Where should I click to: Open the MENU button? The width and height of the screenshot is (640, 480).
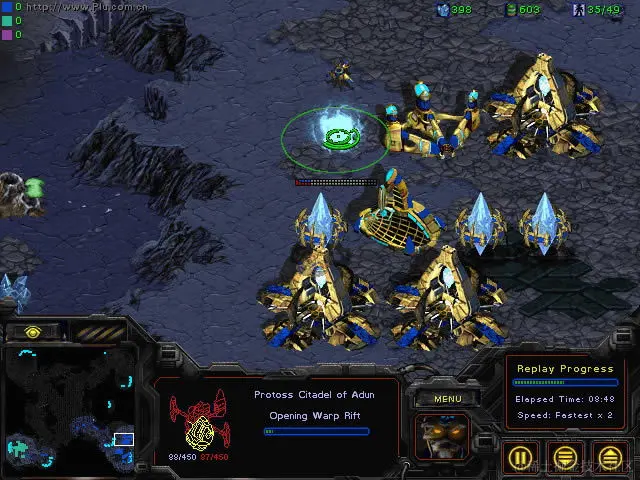click(x=447, y=398)
